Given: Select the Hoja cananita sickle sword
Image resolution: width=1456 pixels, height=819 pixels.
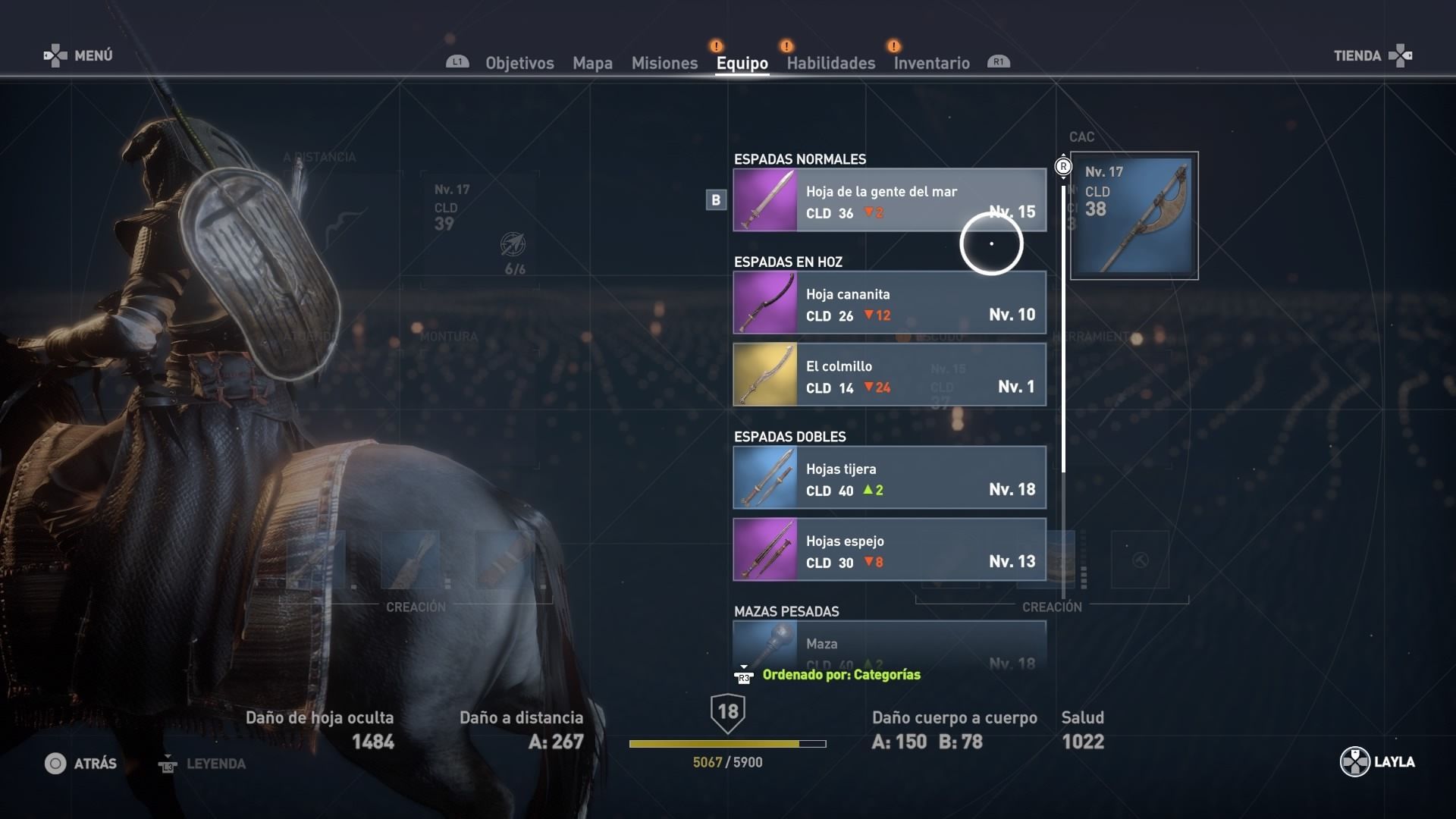Looking at the screenshot, I should pyautogui.click(x=889, y=303).
